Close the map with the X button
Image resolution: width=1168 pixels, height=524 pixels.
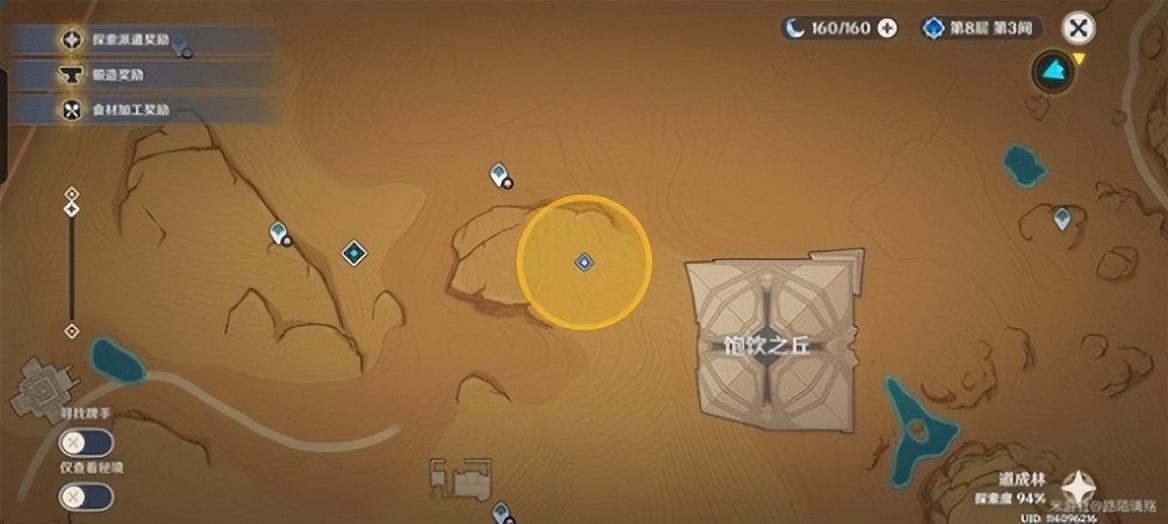[1078, 28]
